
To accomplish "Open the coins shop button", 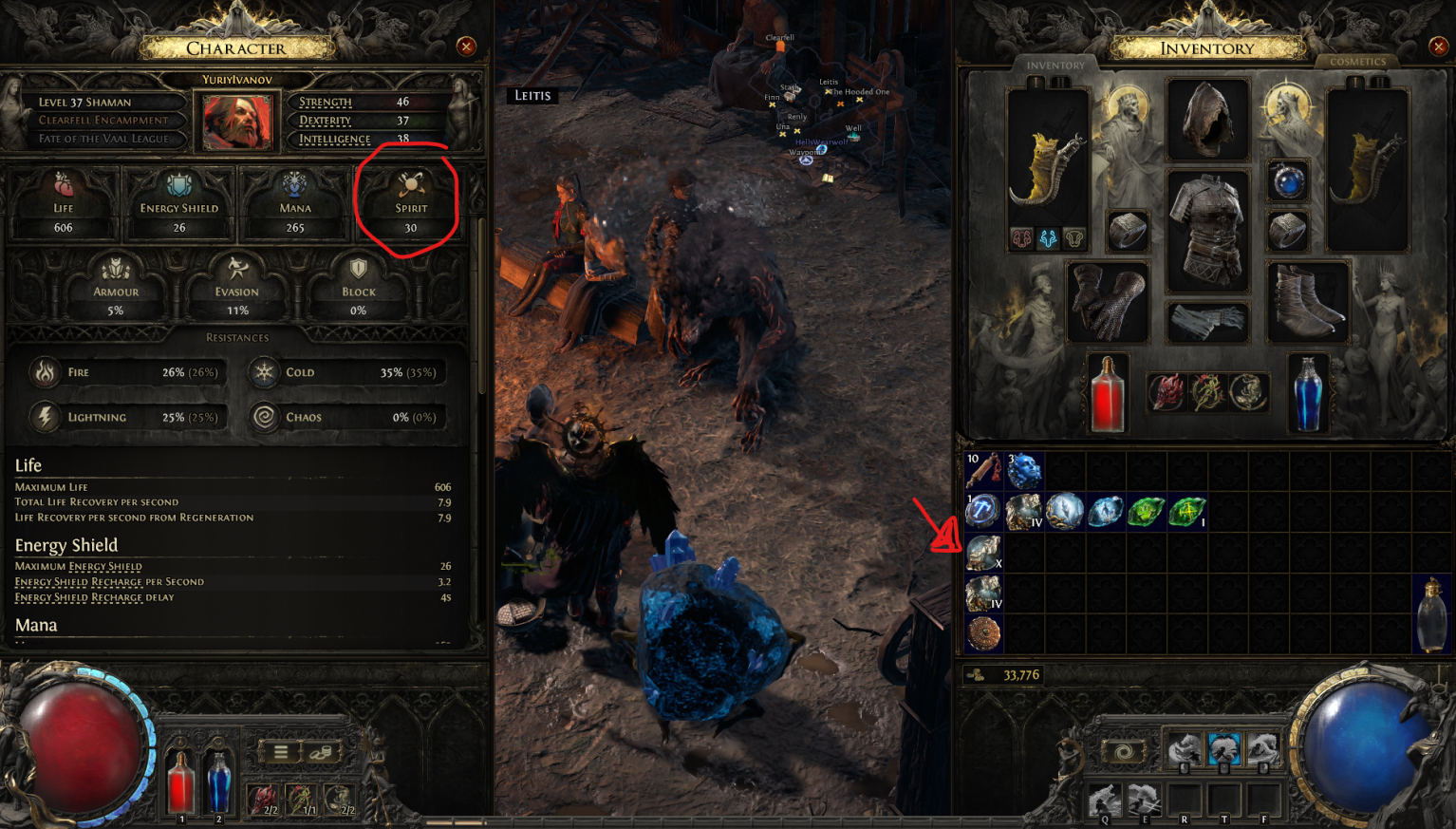I will (x=322, y=752).
